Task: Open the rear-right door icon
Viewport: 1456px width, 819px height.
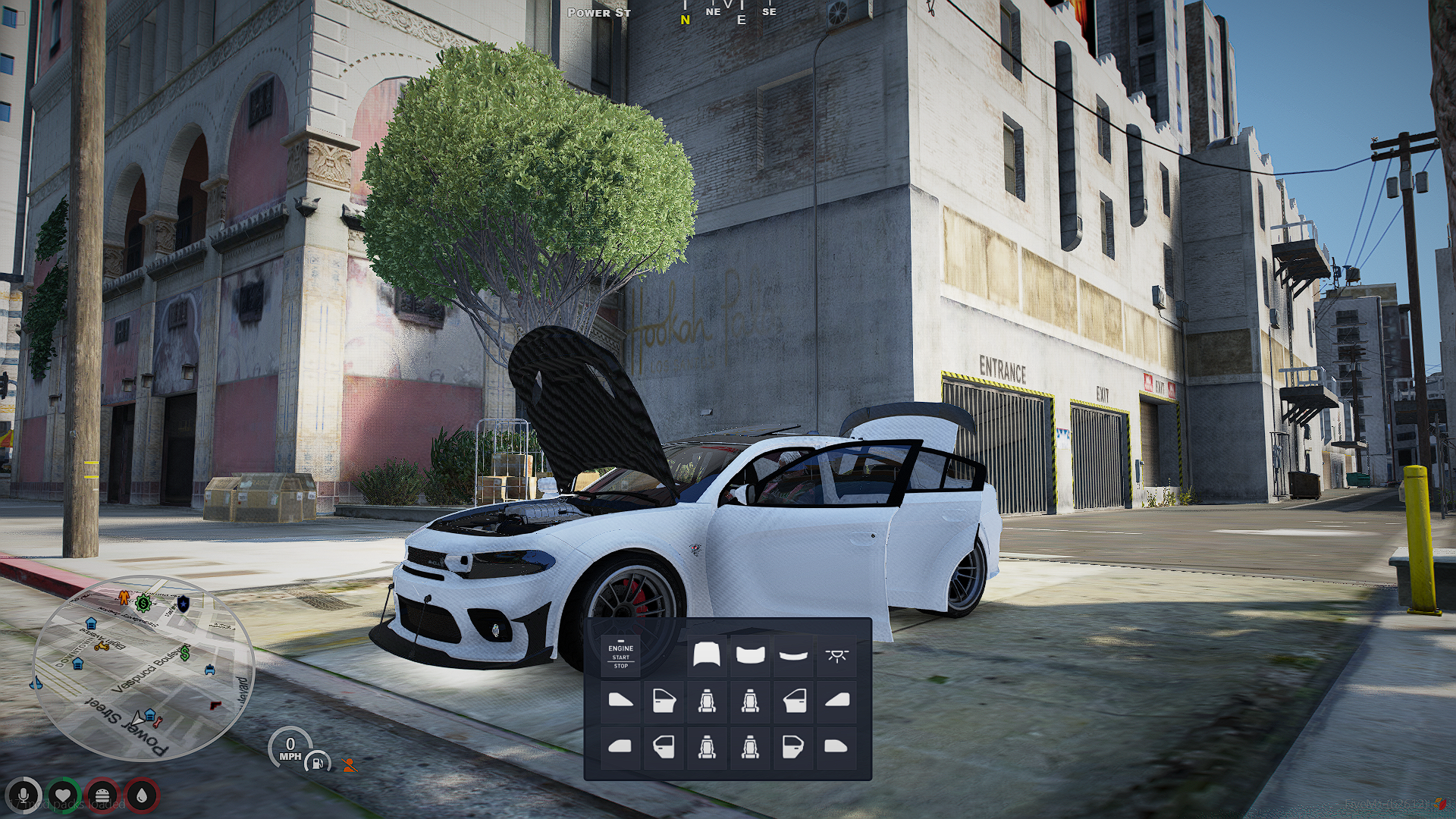Action: [793, 746]
